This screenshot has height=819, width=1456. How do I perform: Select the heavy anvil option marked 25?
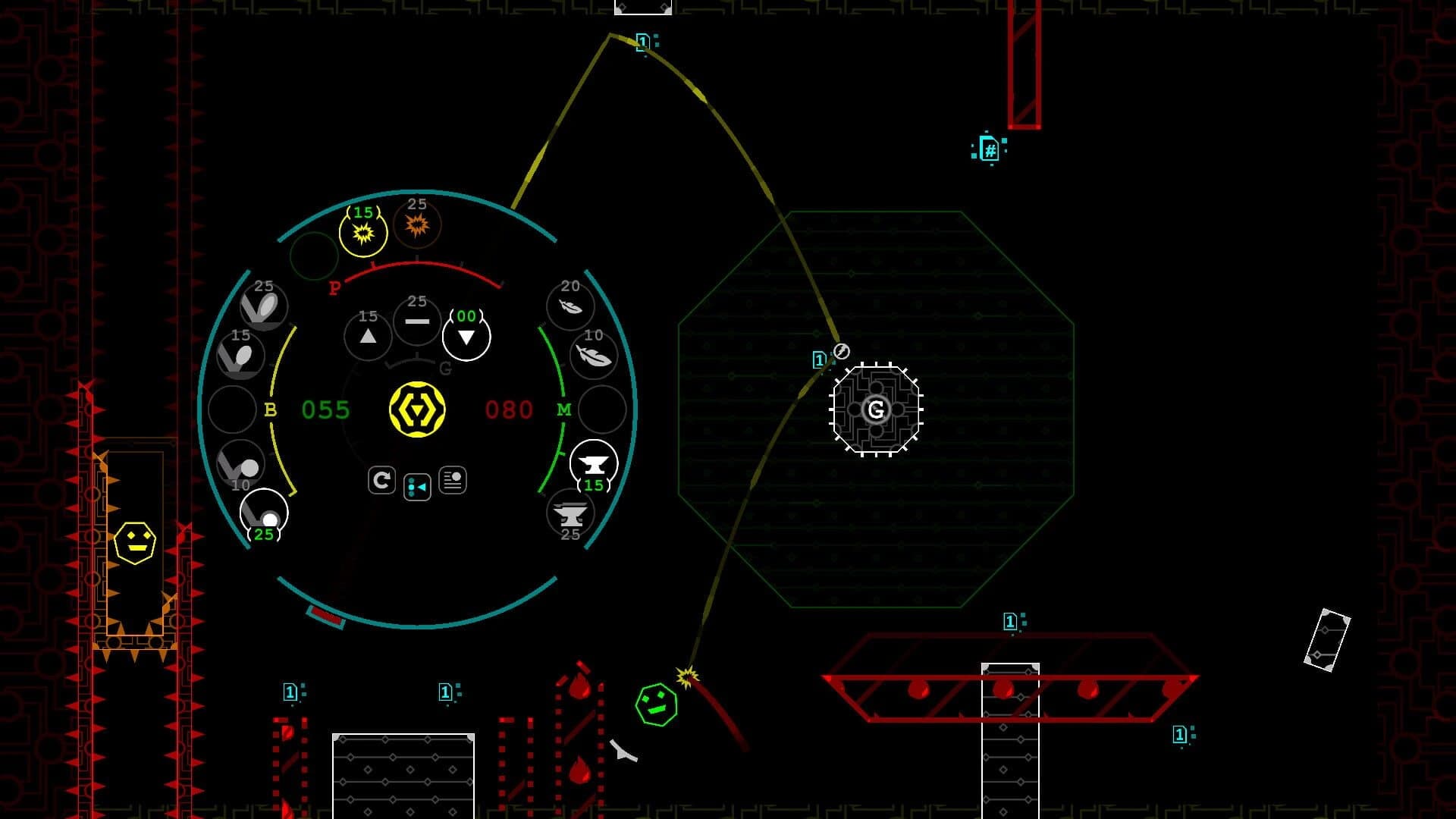tap(570, 512)
